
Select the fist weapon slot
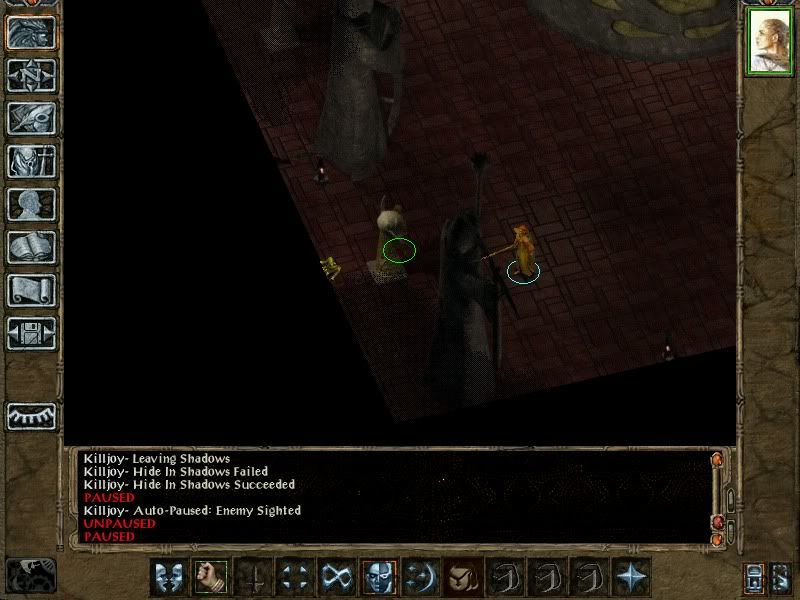tap(209, 577)
